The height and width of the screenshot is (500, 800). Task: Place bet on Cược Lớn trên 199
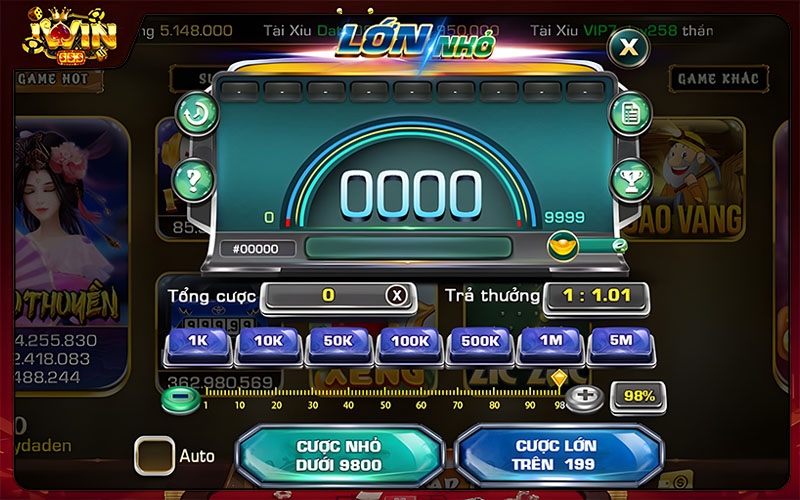[x=556, y=454]
